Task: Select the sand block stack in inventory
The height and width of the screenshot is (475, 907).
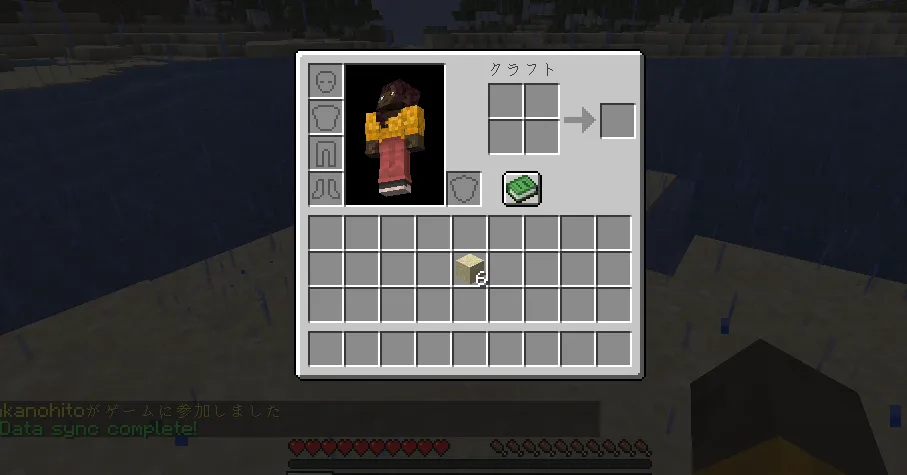Action: click(x=470, y=270)
